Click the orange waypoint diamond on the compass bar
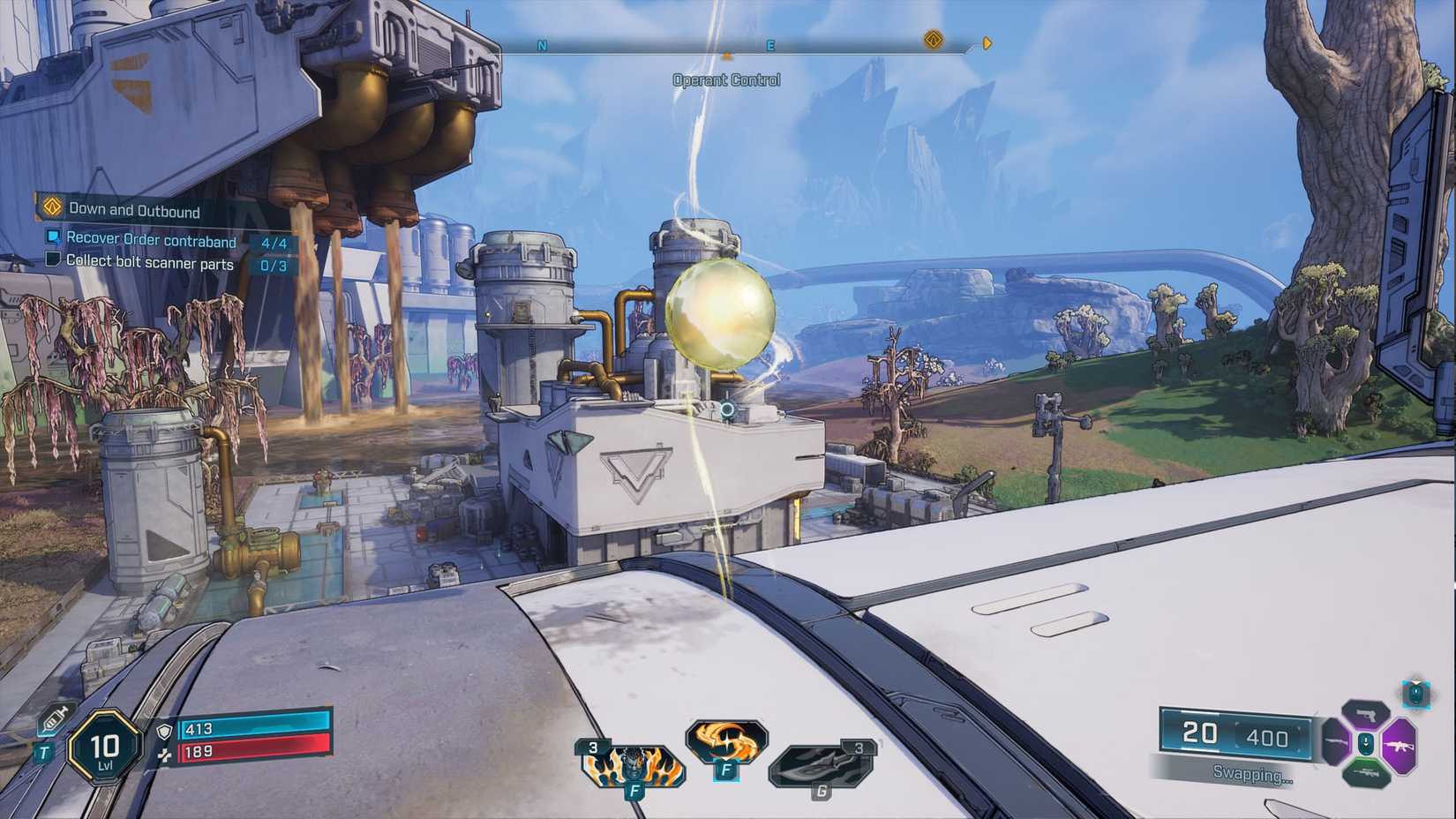 coord(933,41)
